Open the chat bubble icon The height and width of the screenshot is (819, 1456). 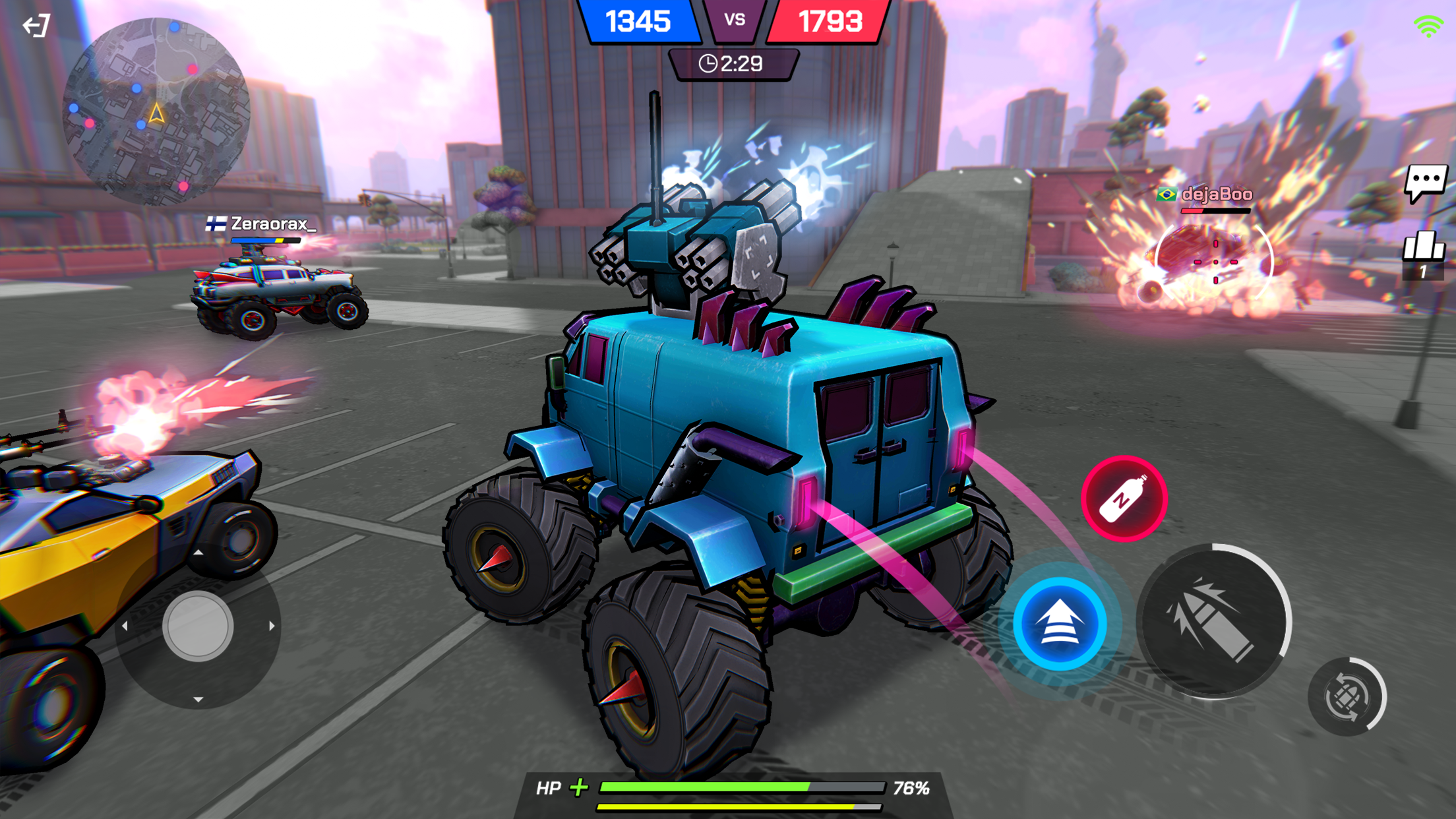(x=1426, y=183)
